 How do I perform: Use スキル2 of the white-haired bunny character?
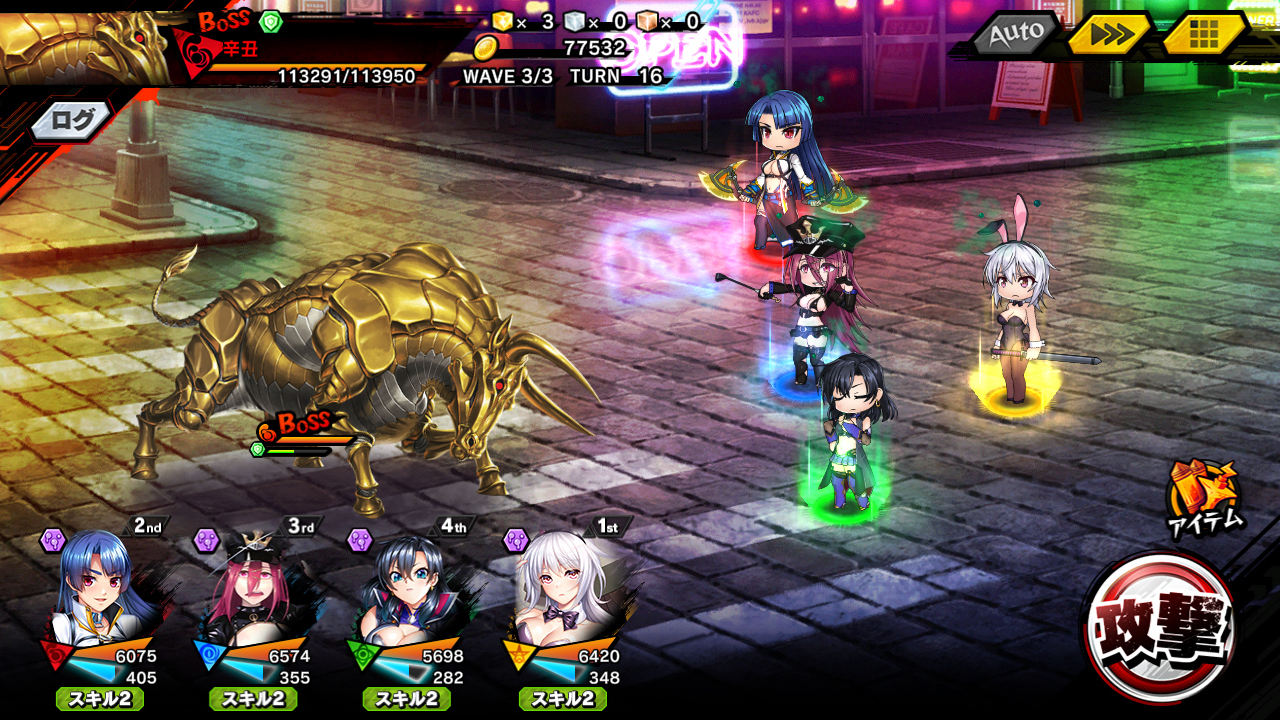pos(563,699)
